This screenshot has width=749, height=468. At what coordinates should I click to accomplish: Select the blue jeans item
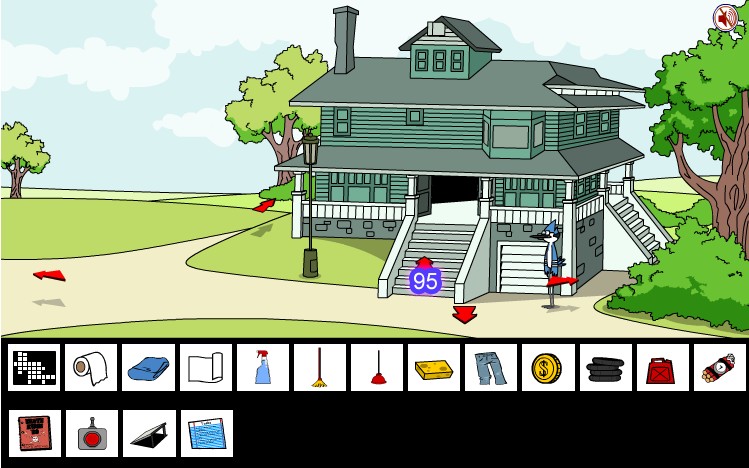(491, 368)
